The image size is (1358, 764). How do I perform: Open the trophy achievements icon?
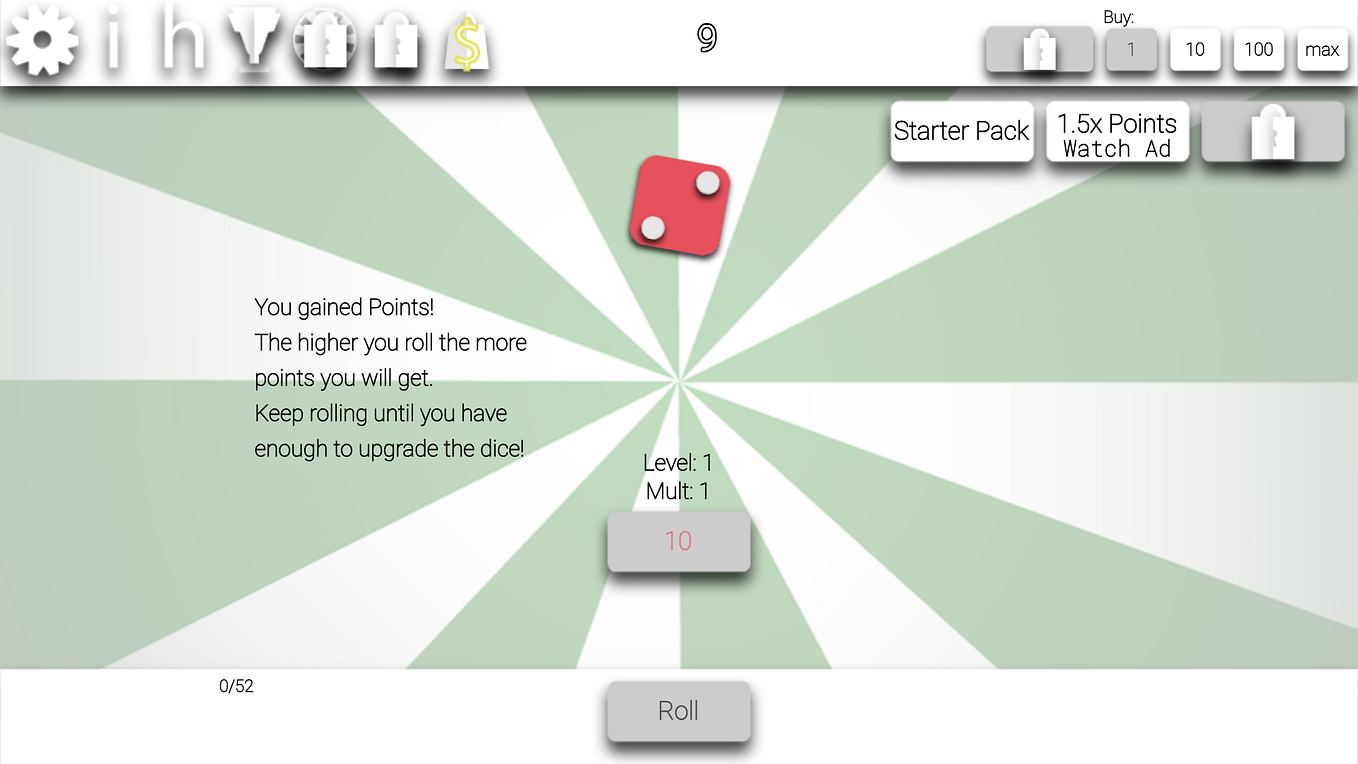pyautogui.click(x=253, y=40)
